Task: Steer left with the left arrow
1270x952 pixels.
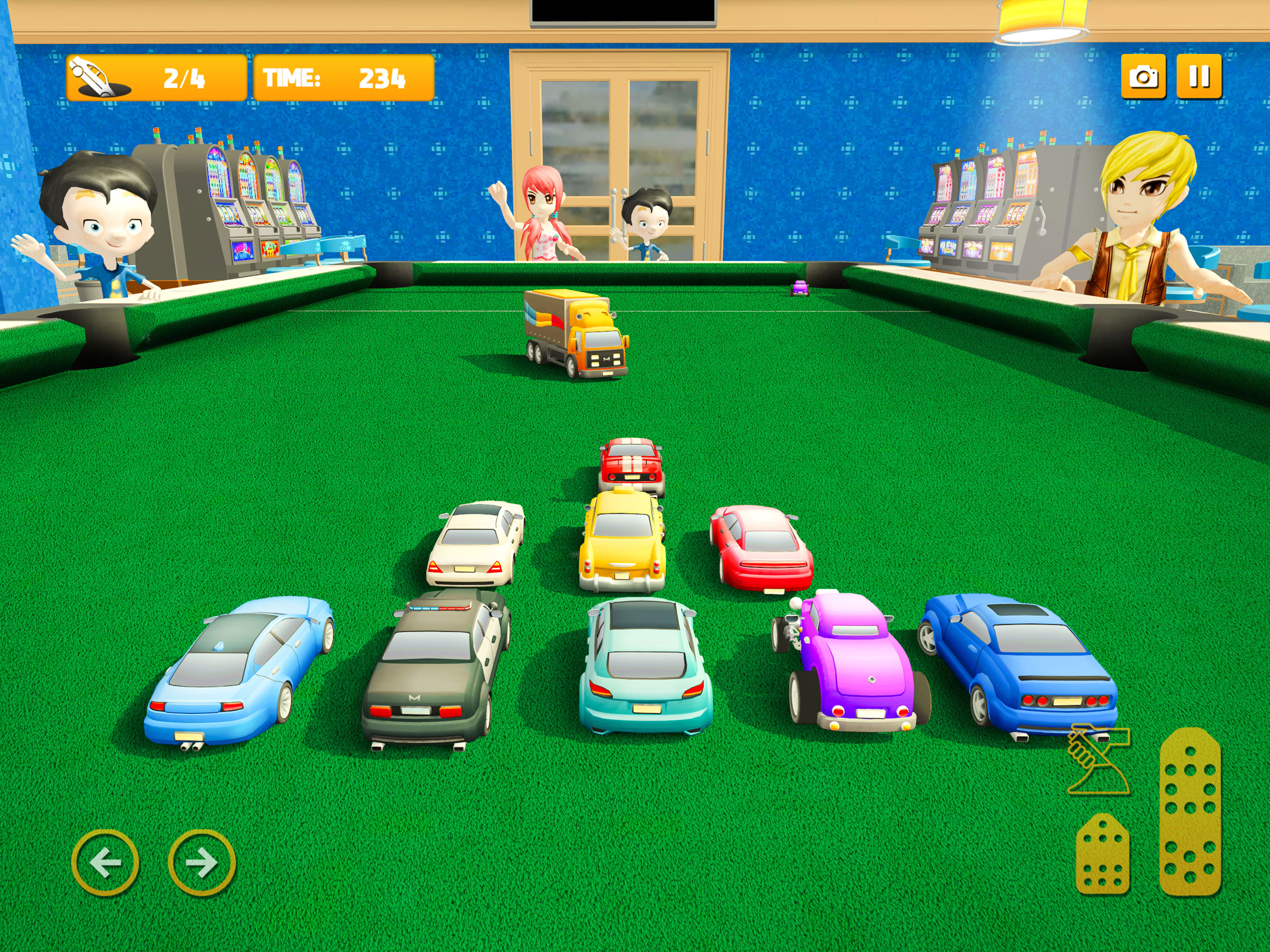Action: pos(105,862)
